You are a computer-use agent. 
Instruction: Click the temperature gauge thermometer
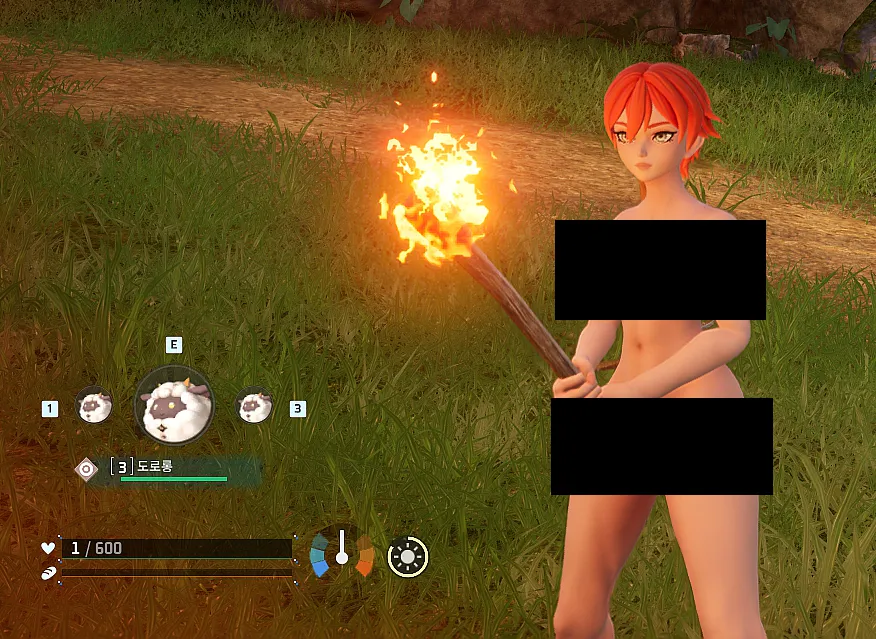[342, 550]
